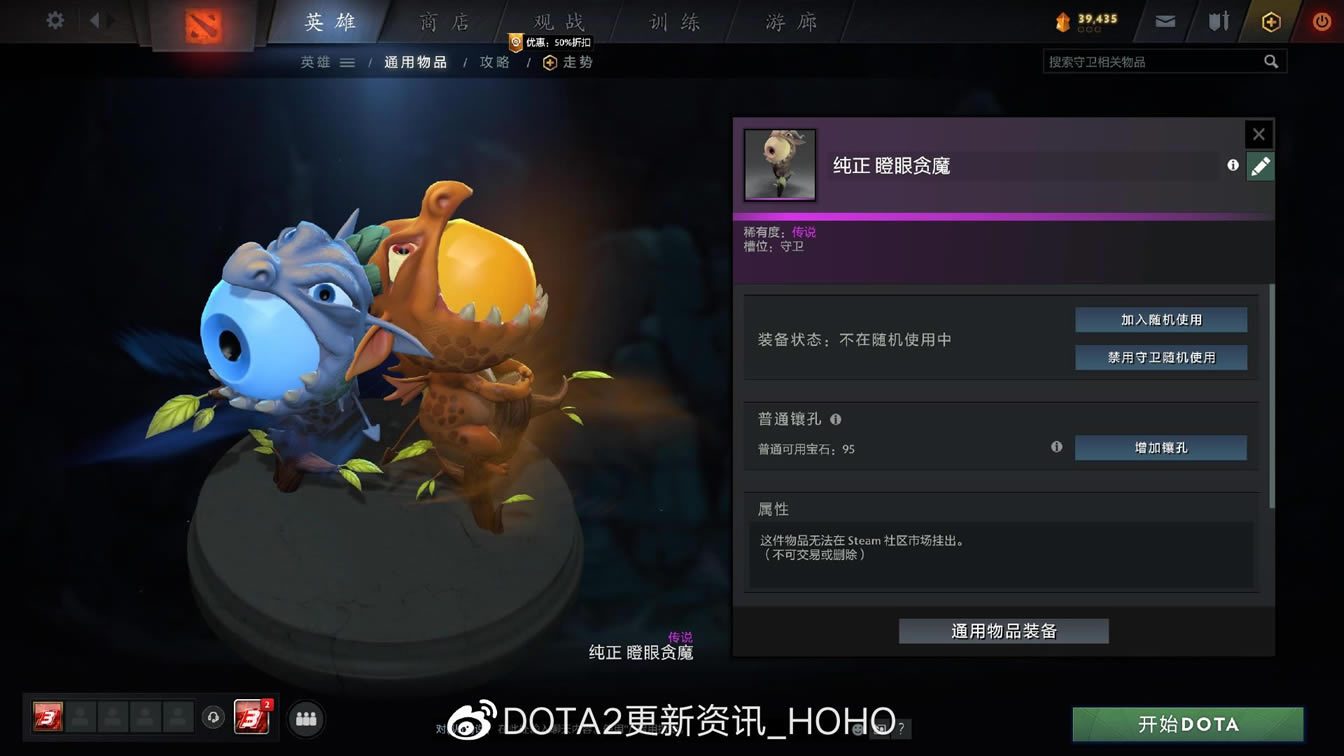
Task: Click the 增加镶孔 button
Action: click(1160, 448)
